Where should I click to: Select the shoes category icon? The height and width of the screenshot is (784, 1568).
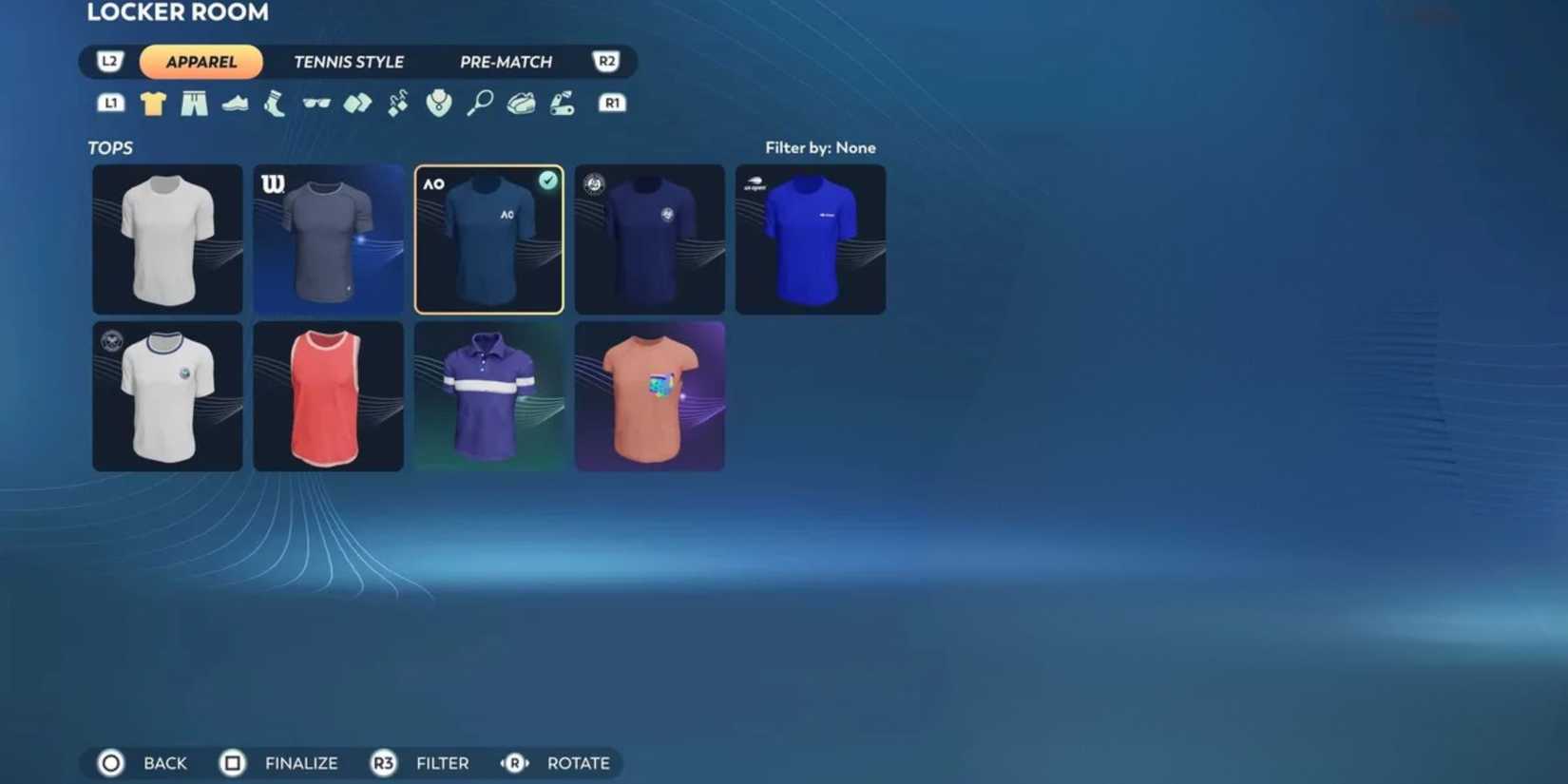tap(237, 103)
